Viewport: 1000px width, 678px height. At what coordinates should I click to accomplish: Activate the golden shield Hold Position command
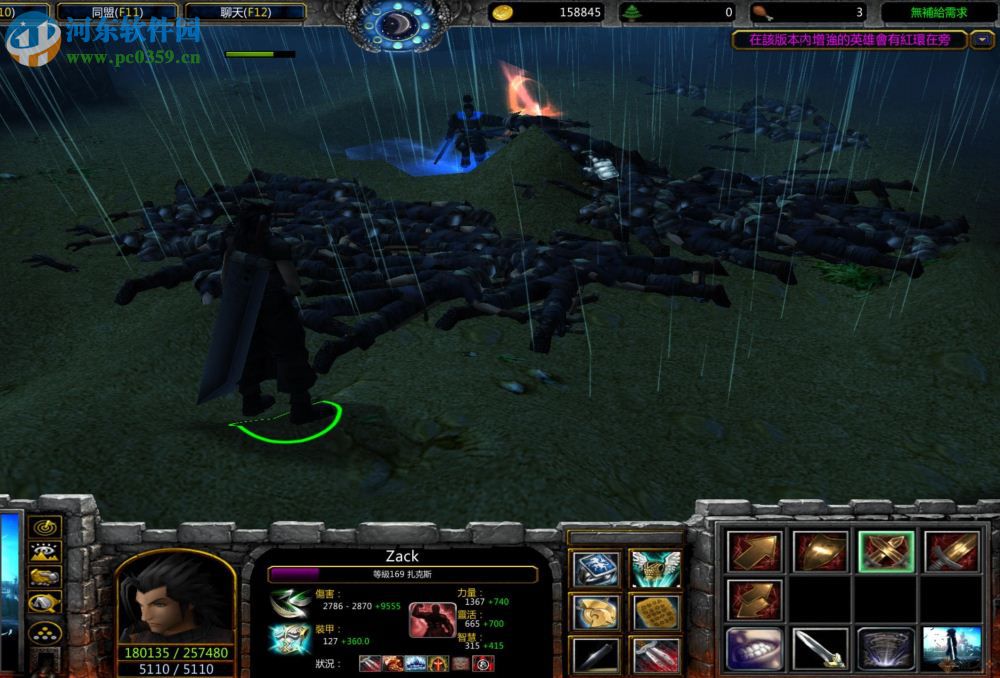tap(820, 551)
